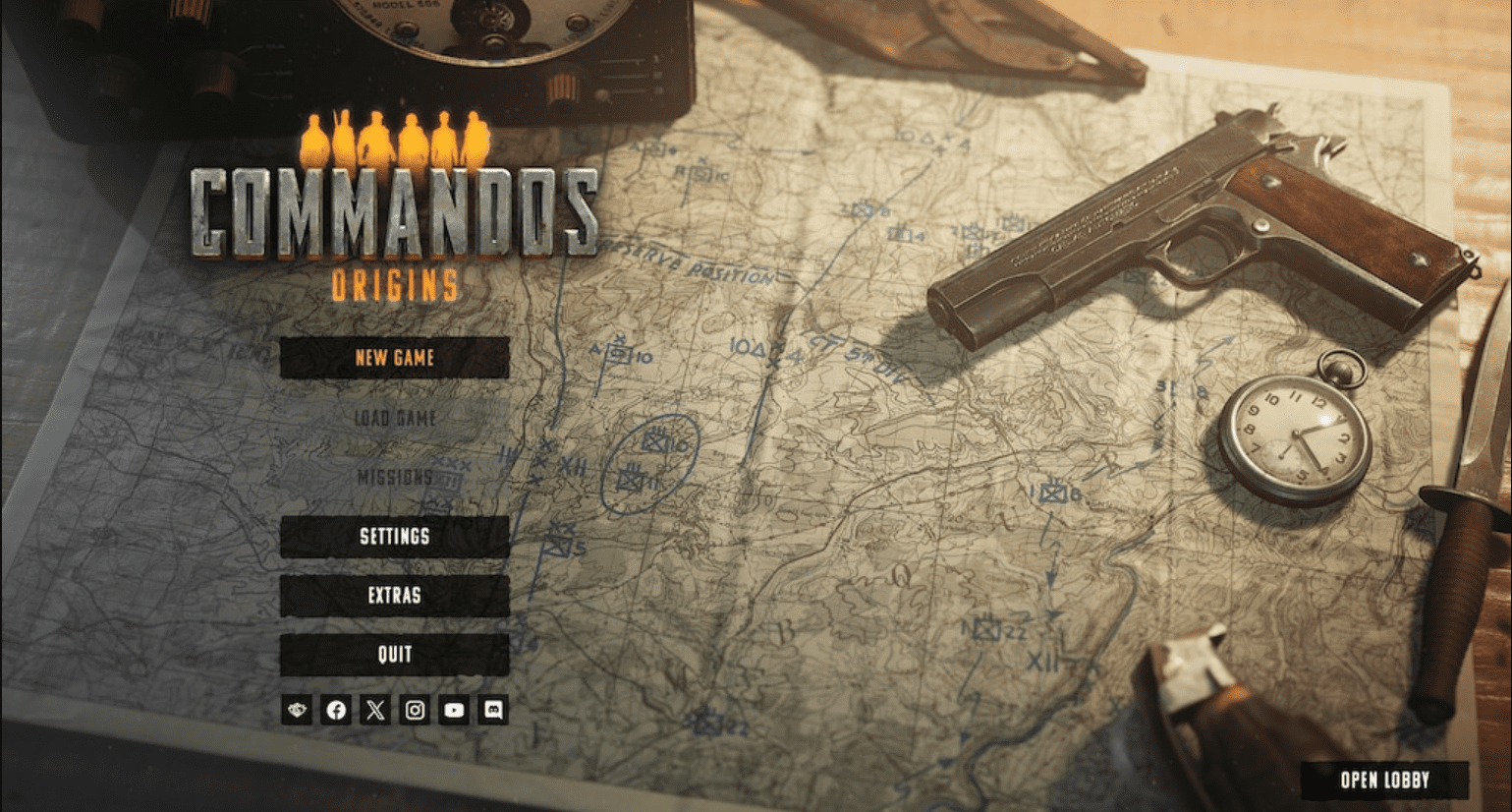
Task: Join the community Discord server
Action: pos(494,710)
